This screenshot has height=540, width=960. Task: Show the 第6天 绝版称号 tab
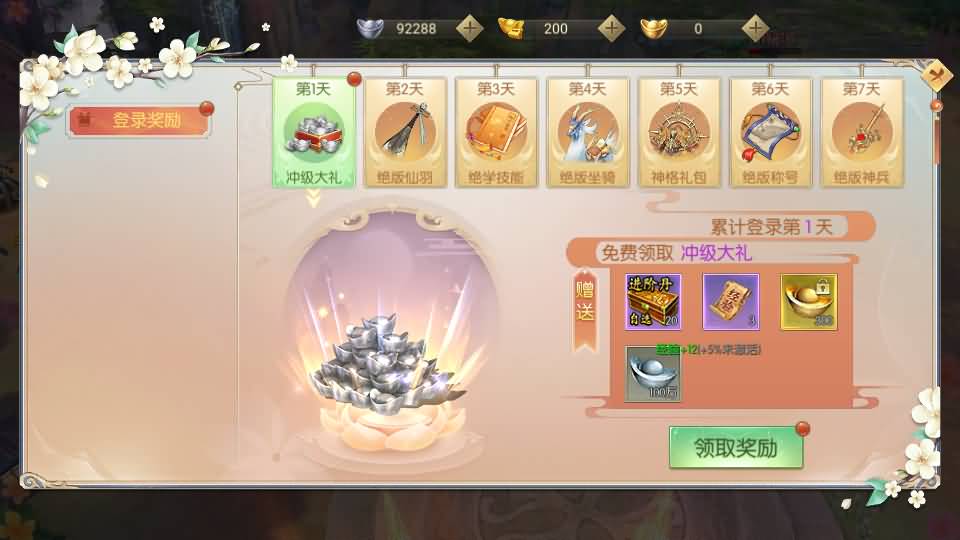[770, 132]
